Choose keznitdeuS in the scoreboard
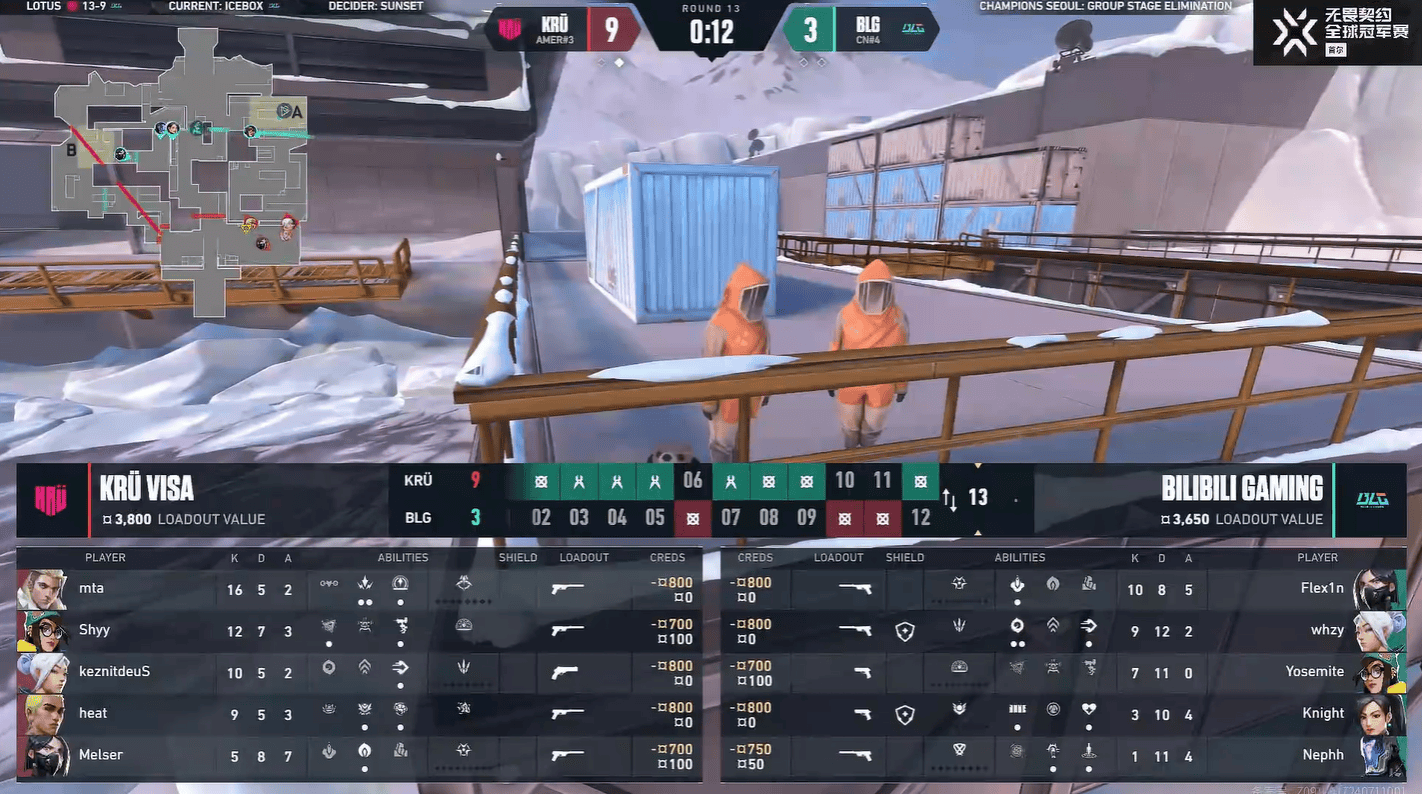 (358, 673)
